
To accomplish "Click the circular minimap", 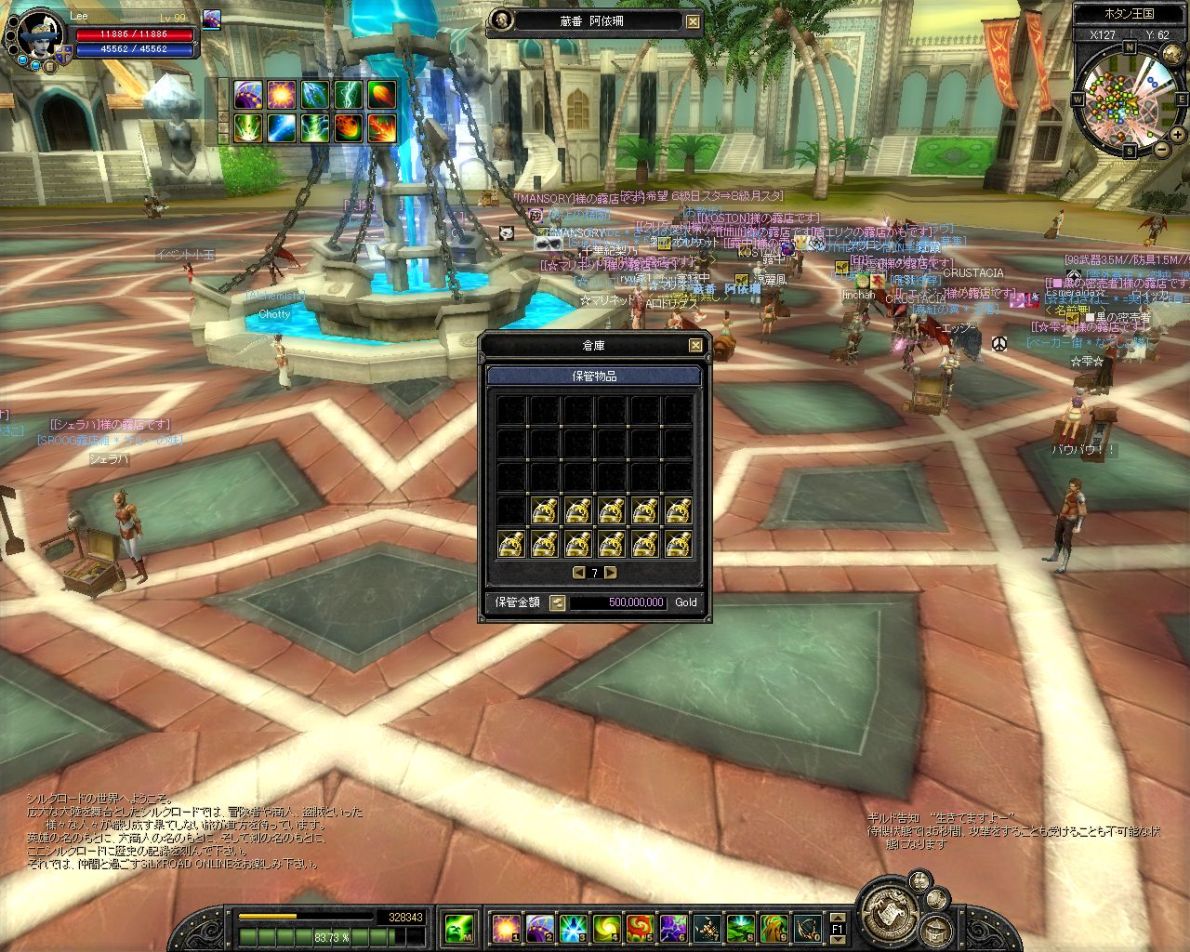I will [1128, 103].
